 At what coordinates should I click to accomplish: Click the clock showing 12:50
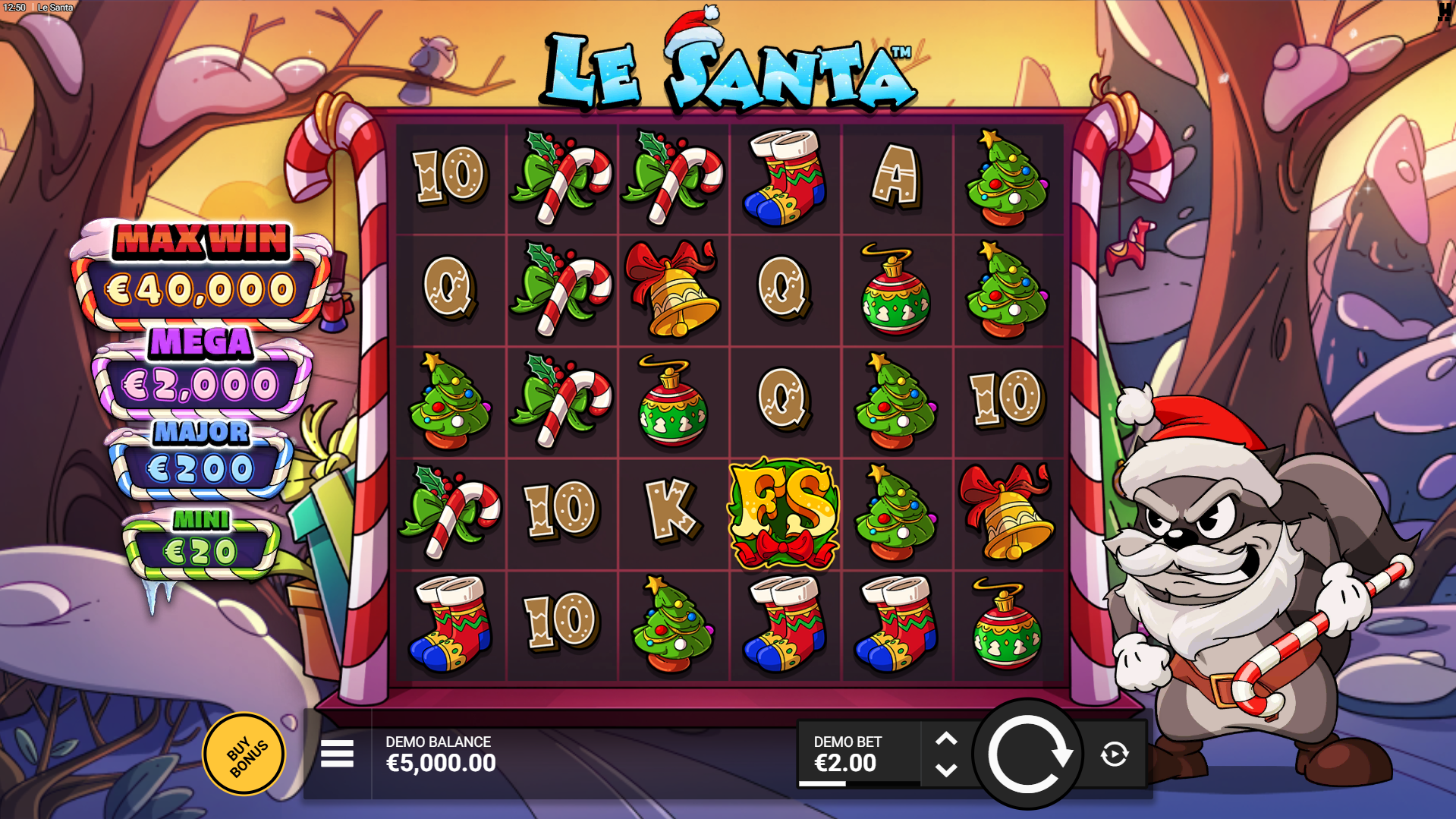pyautogui.click(x=14, y=7)
